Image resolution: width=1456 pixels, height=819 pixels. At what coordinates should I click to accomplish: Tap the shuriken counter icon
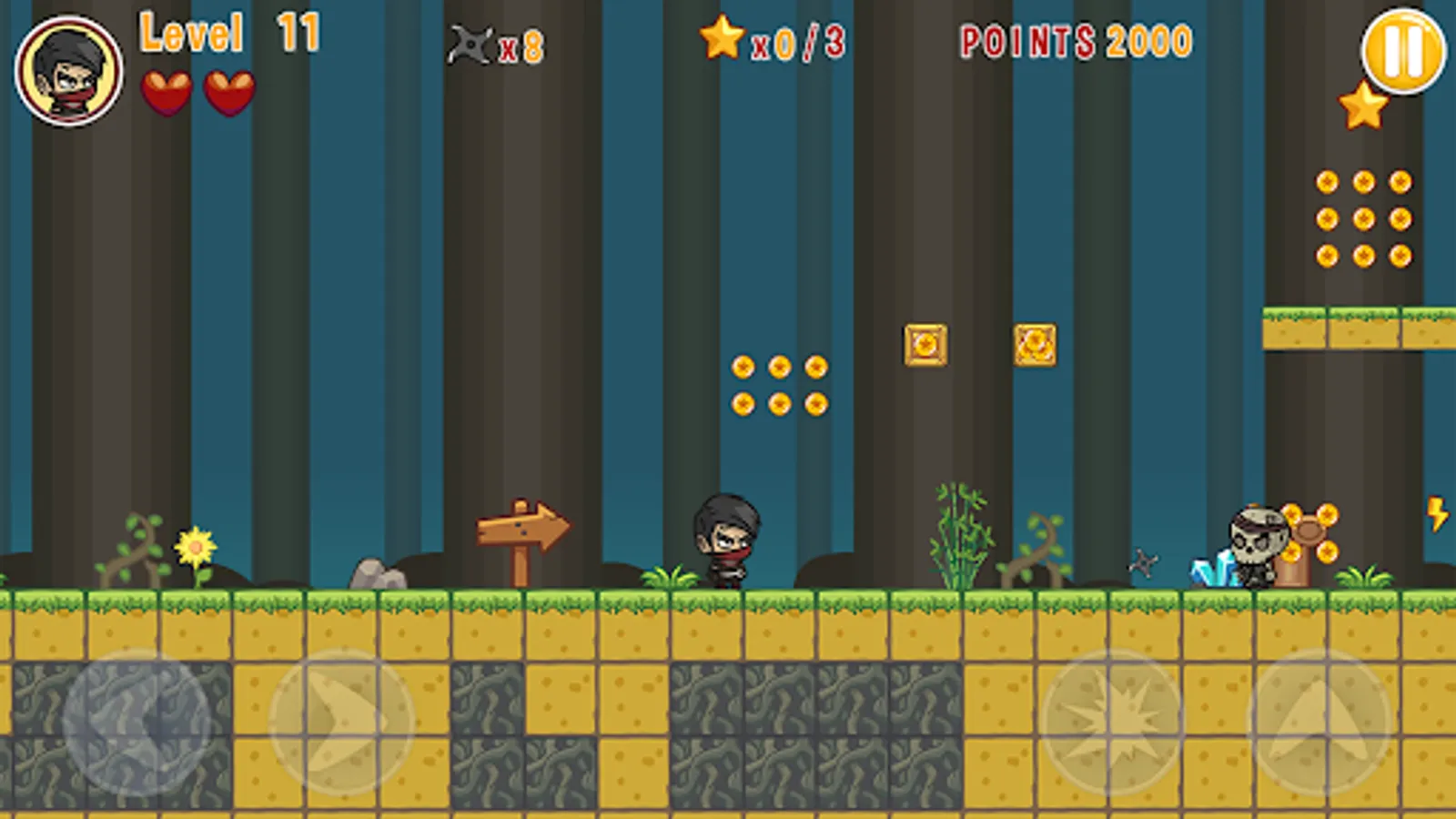click(470, 44)
